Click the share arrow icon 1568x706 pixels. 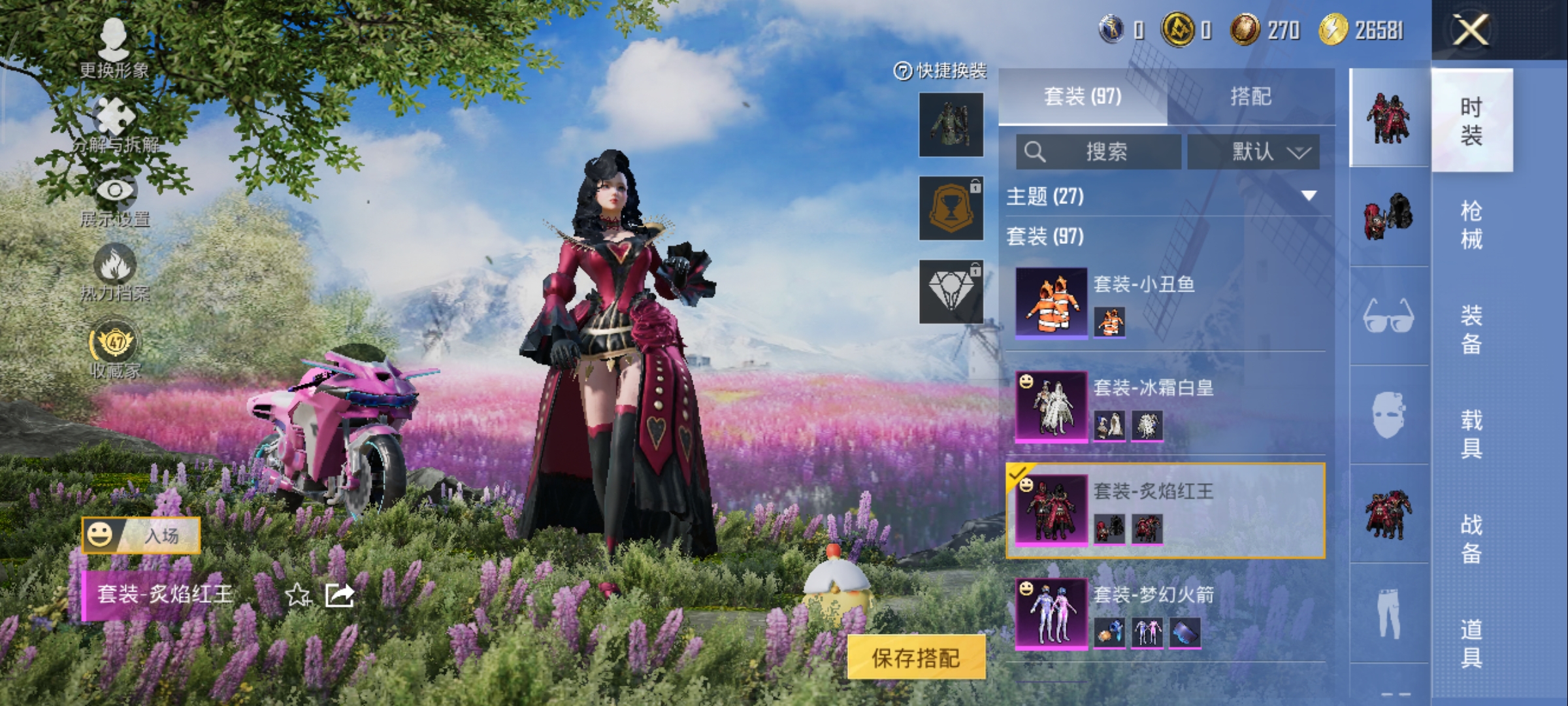point(340,595)
